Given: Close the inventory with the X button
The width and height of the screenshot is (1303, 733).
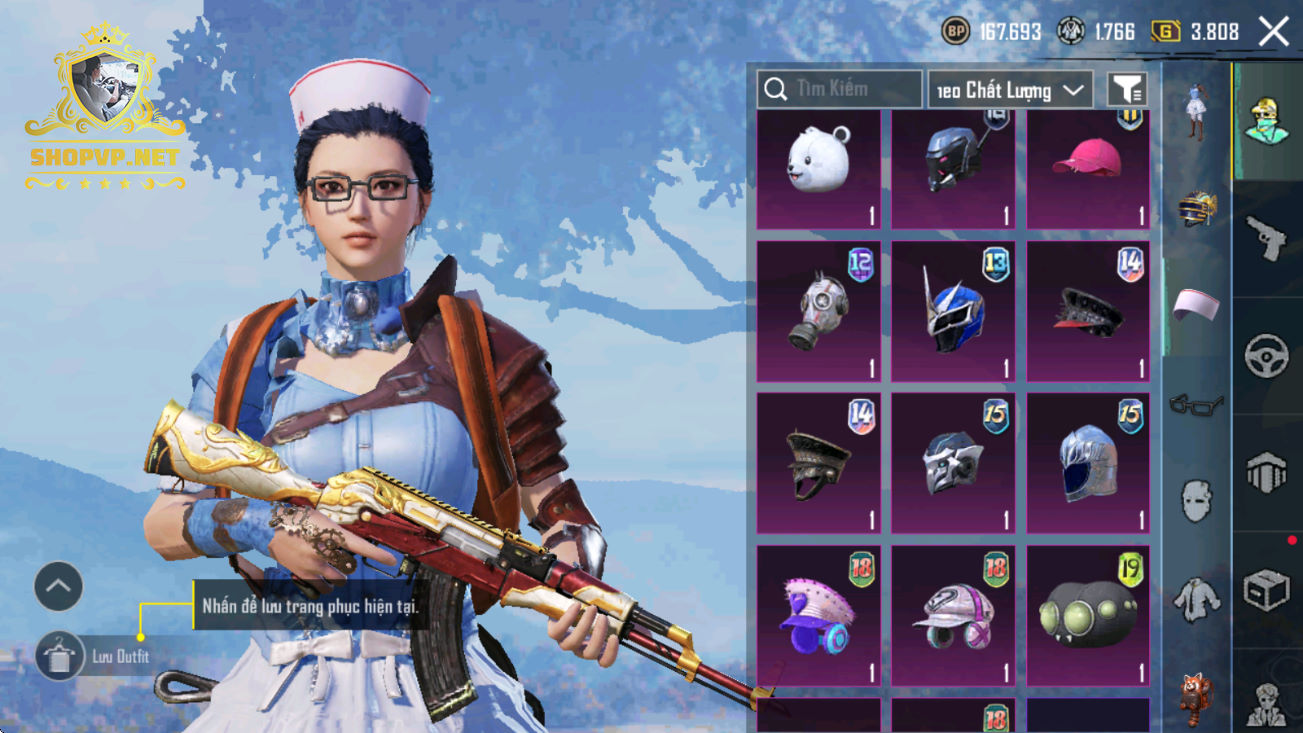Looking at the screenshot, I should [1273, 32].
